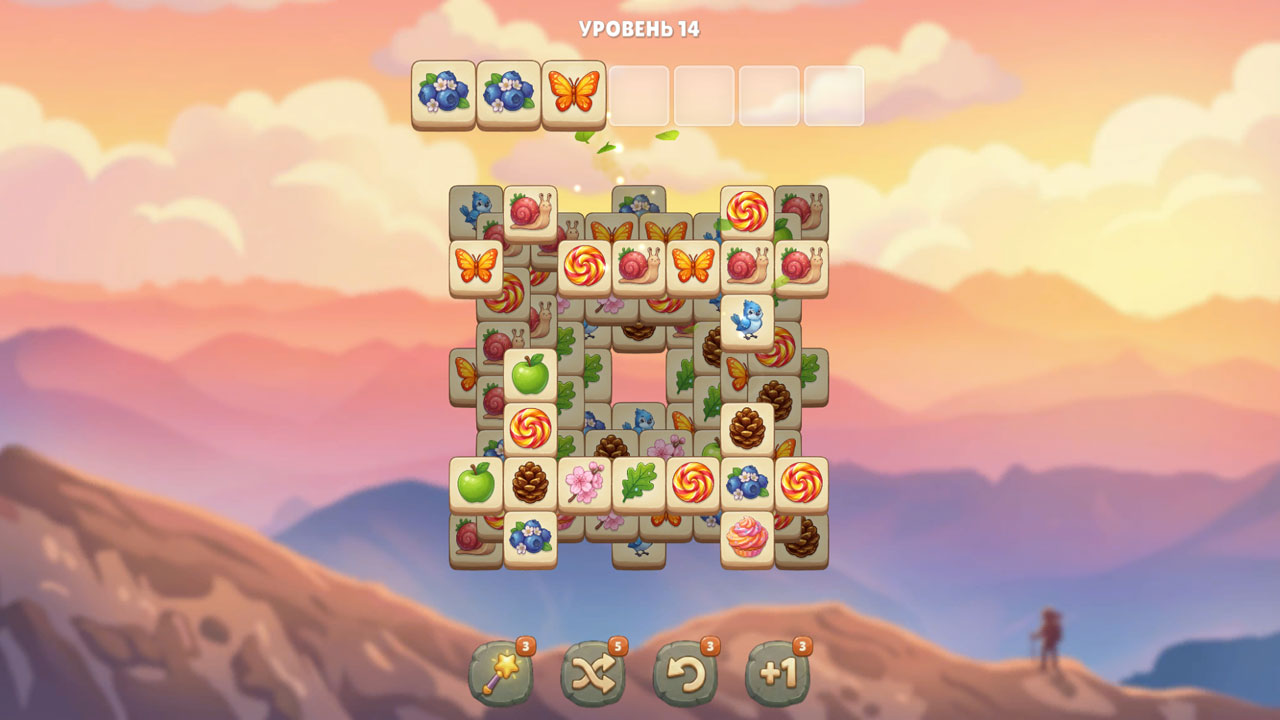Select the snail tile in the top row
Viewport: 1280px width, 720px height.
click(530, 215)
